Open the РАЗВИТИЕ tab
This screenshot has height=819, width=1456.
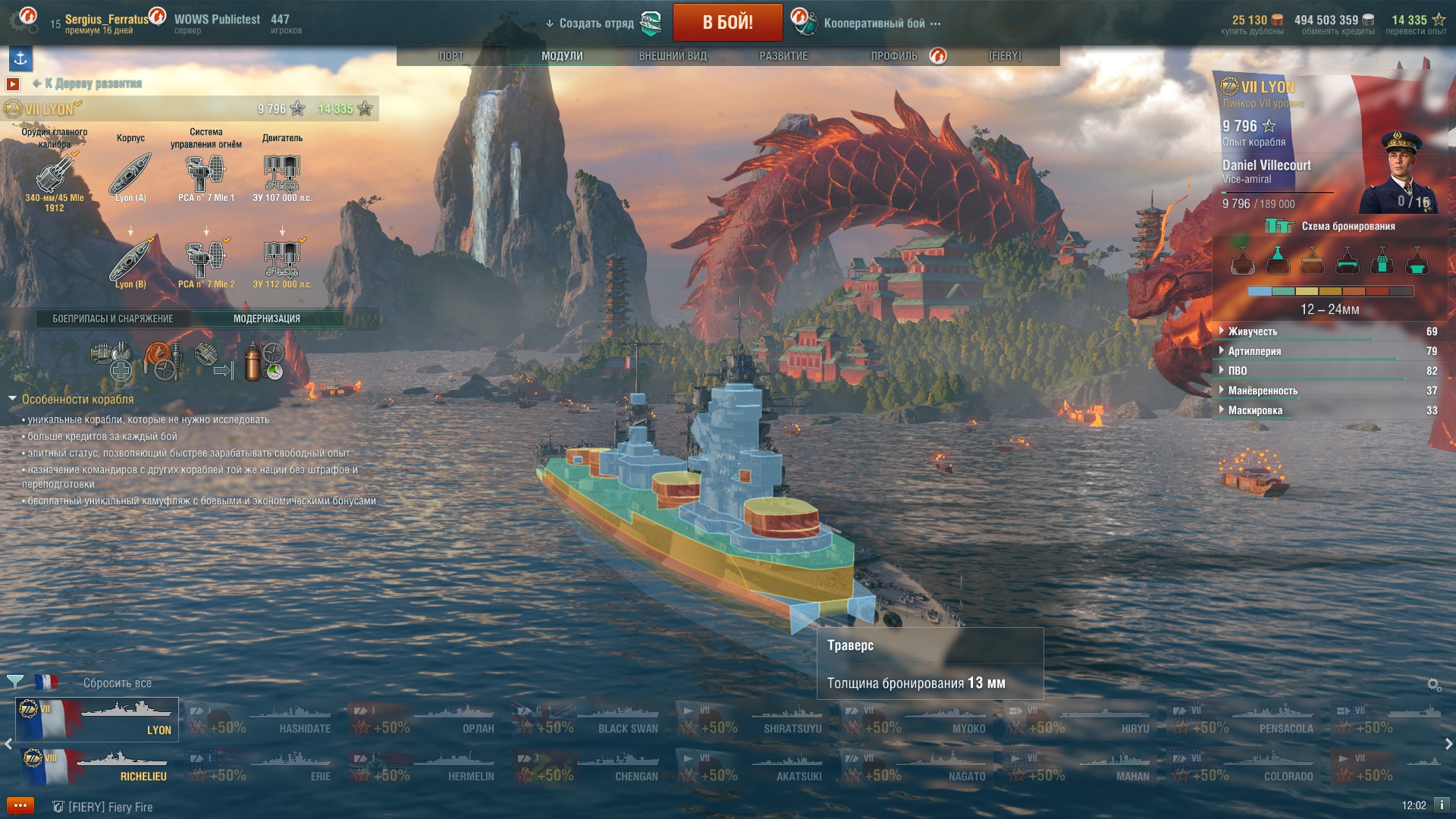[x=783, y=56]
